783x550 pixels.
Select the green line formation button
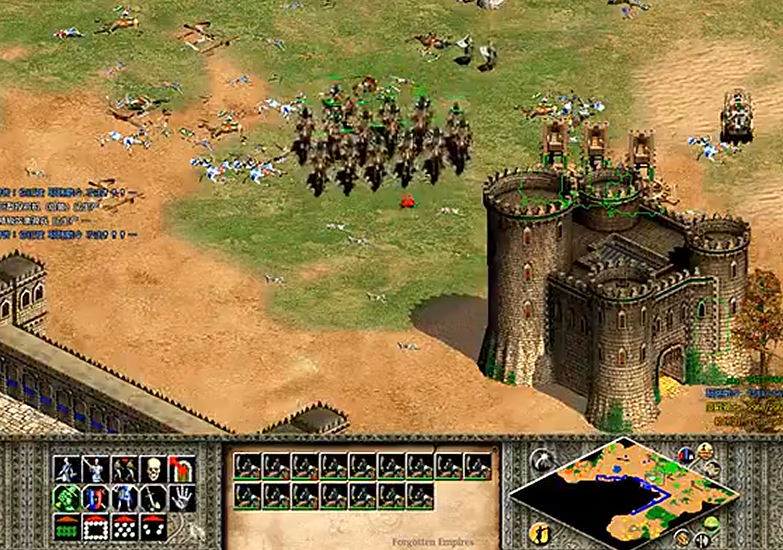(x=67, y=526)
